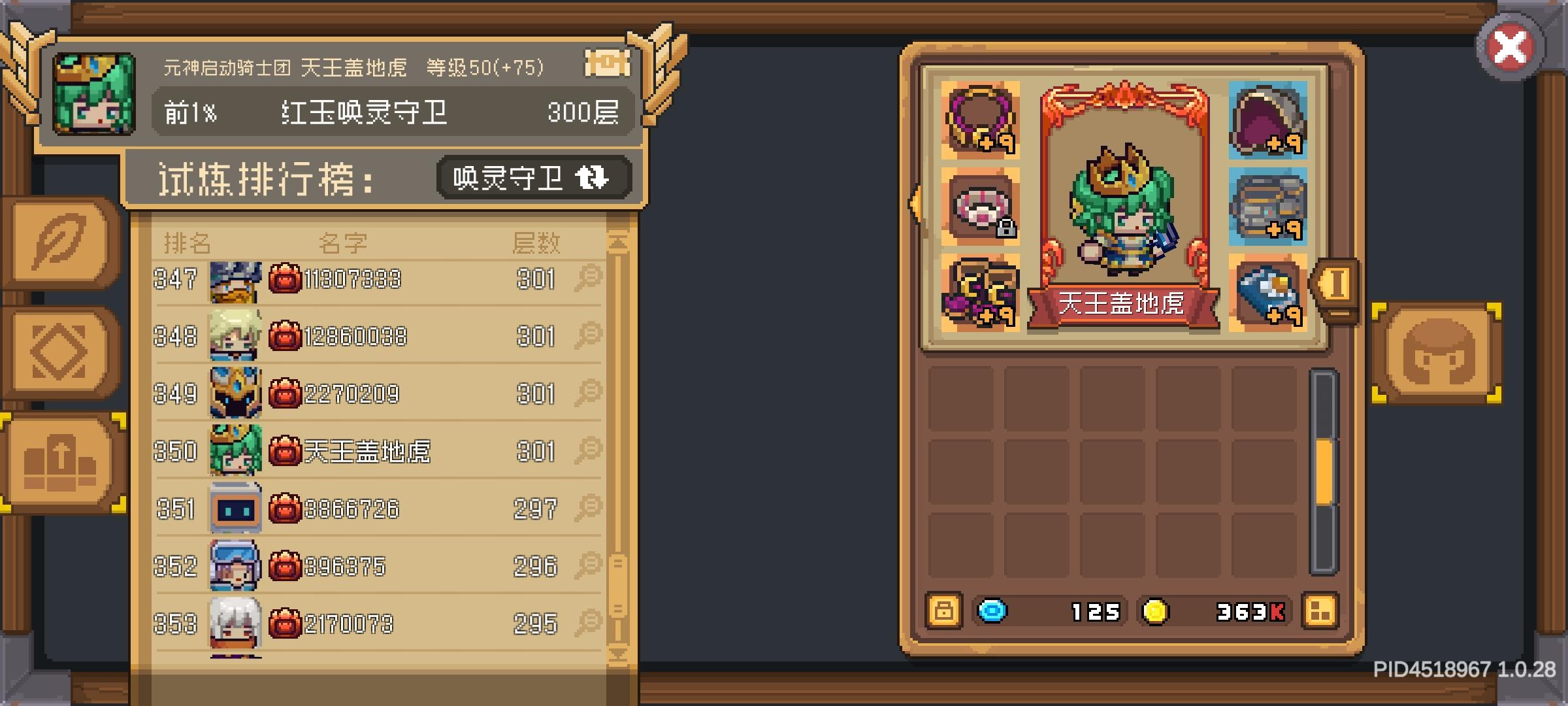Click the robot avatar of rank 351 player
The height and width of the screenshot is (706, 1568).
click(x=235, y=509)
